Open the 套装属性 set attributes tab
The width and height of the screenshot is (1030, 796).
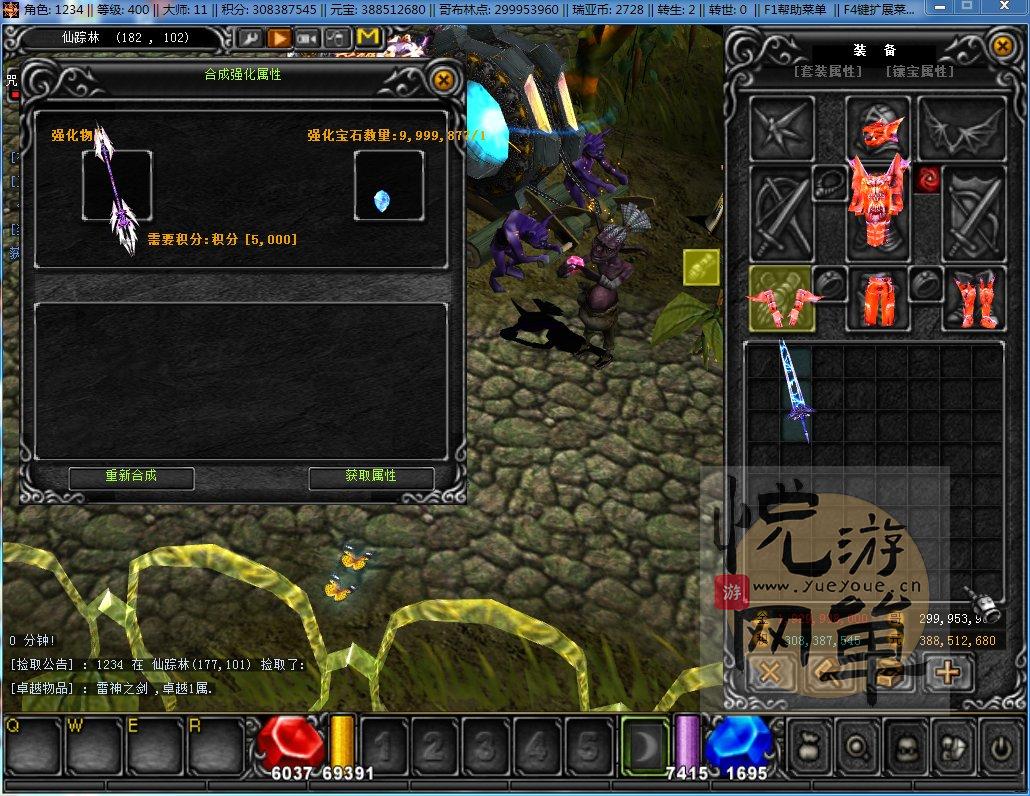coord(826,72)
